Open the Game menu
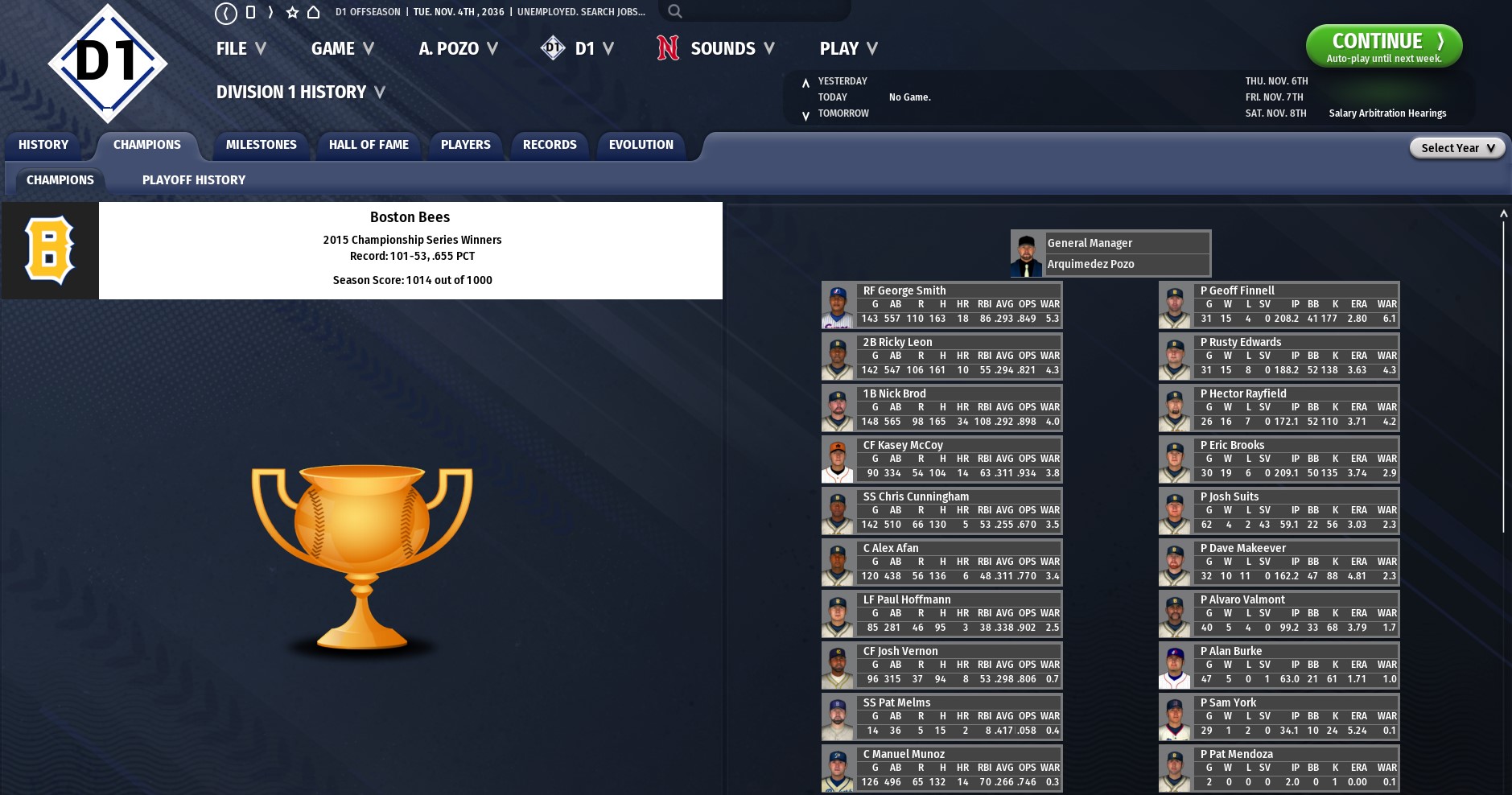The image size is (1512, 795). (342, 49)
